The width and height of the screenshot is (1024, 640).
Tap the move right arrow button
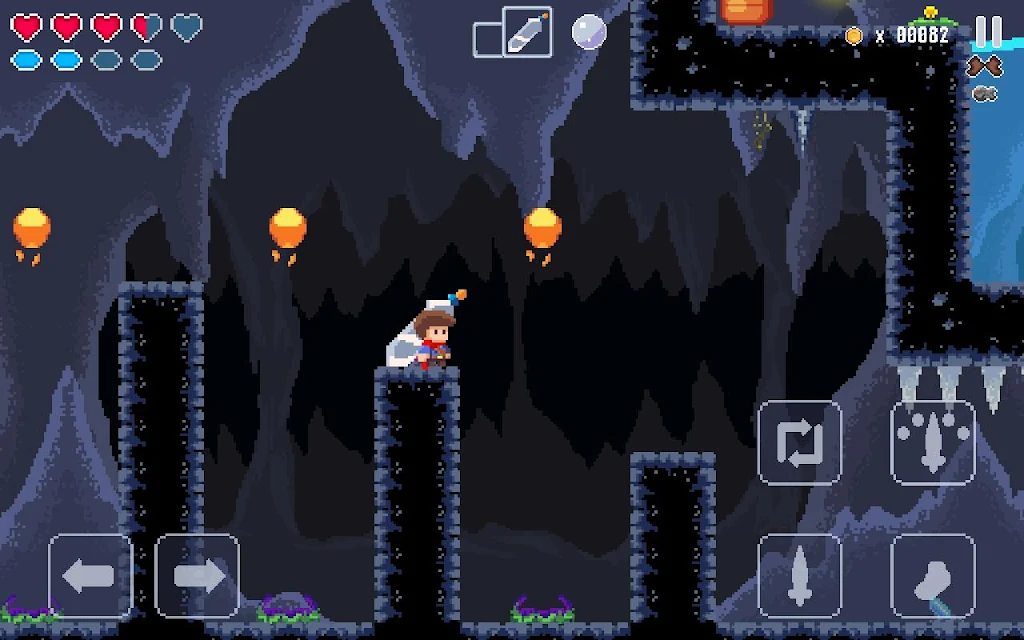197,576
